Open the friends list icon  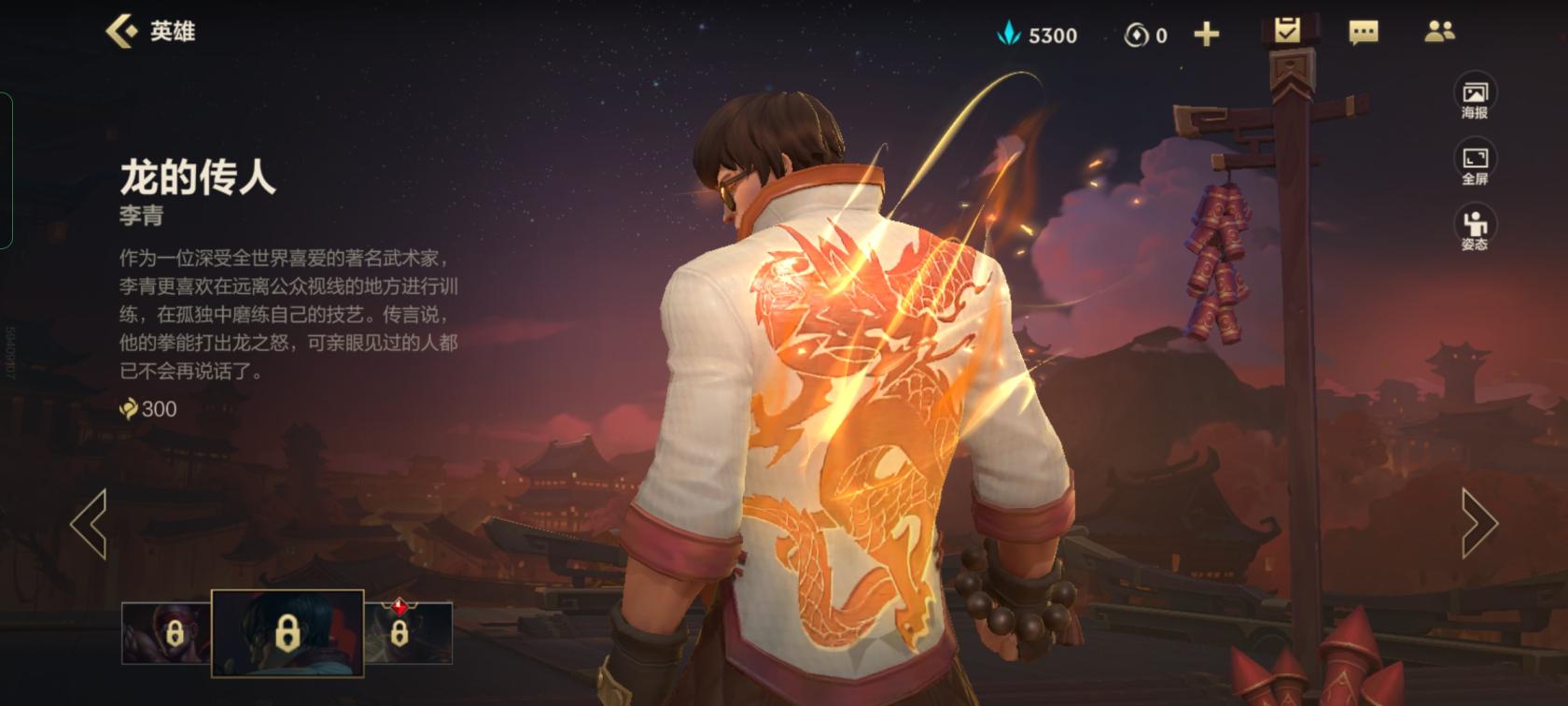pos(1439,33)
